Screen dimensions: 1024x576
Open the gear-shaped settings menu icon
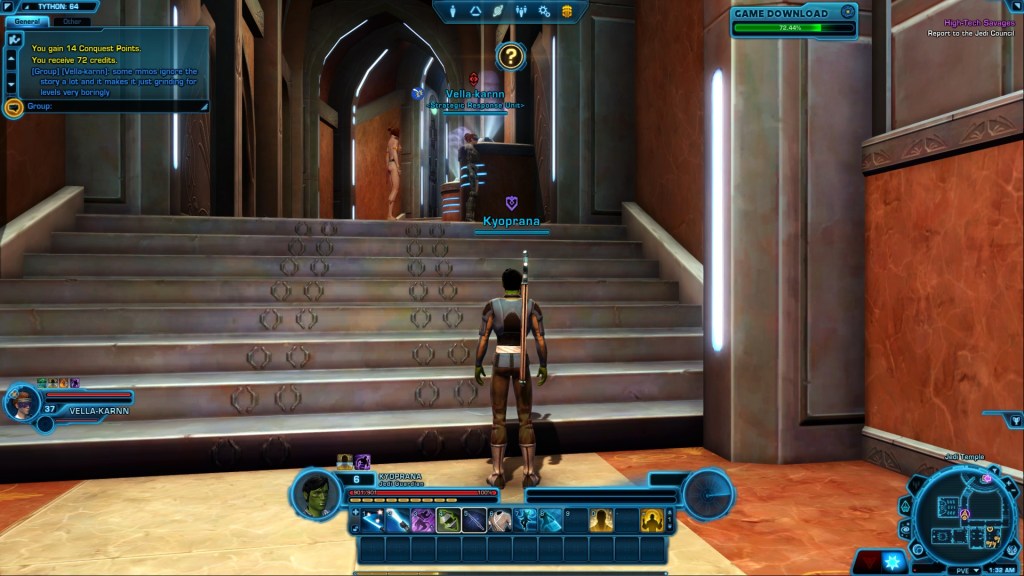click(544, 11)
